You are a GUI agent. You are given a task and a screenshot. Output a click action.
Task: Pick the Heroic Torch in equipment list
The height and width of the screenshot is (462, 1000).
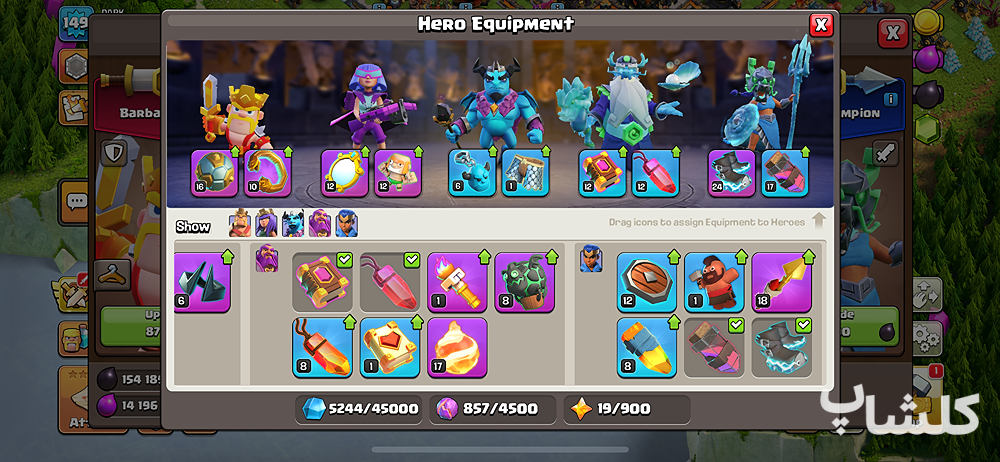click(457, 282)
